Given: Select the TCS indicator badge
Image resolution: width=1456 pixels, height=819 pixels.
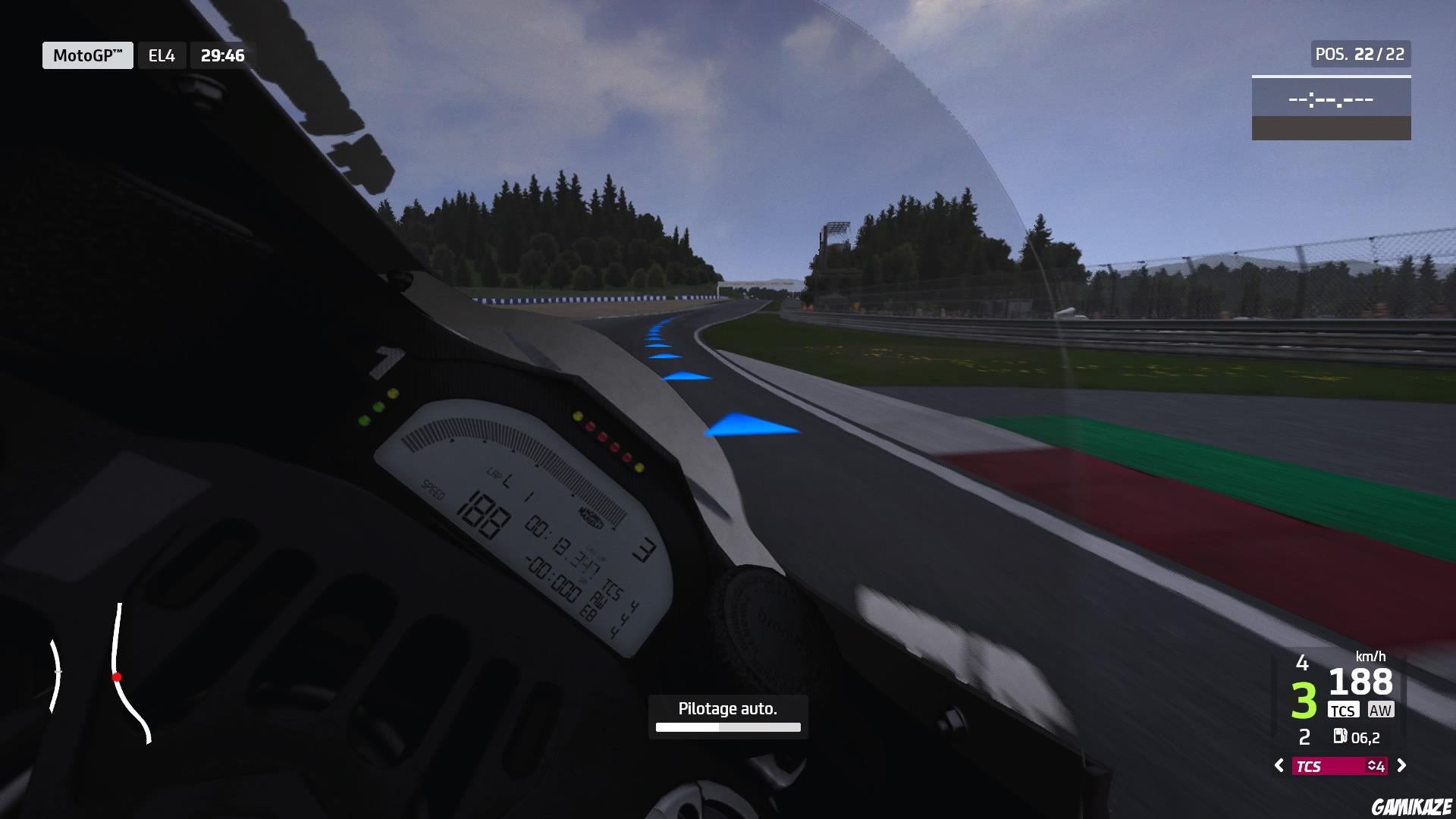Looking at the screenshot, I should pyautogui.click(x=1345, y=710).
